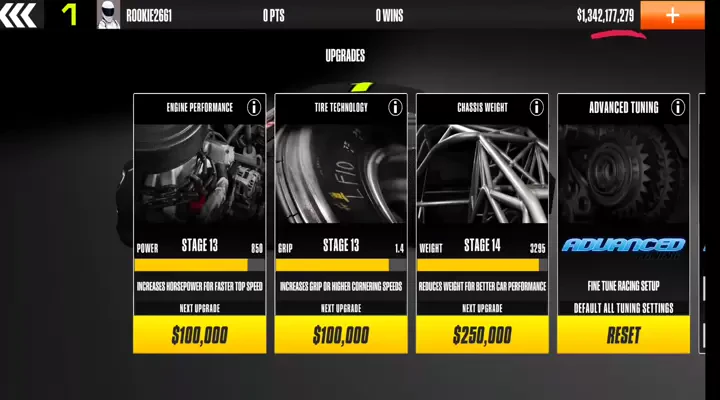Add currency with the orange plus button

[672, 15]
